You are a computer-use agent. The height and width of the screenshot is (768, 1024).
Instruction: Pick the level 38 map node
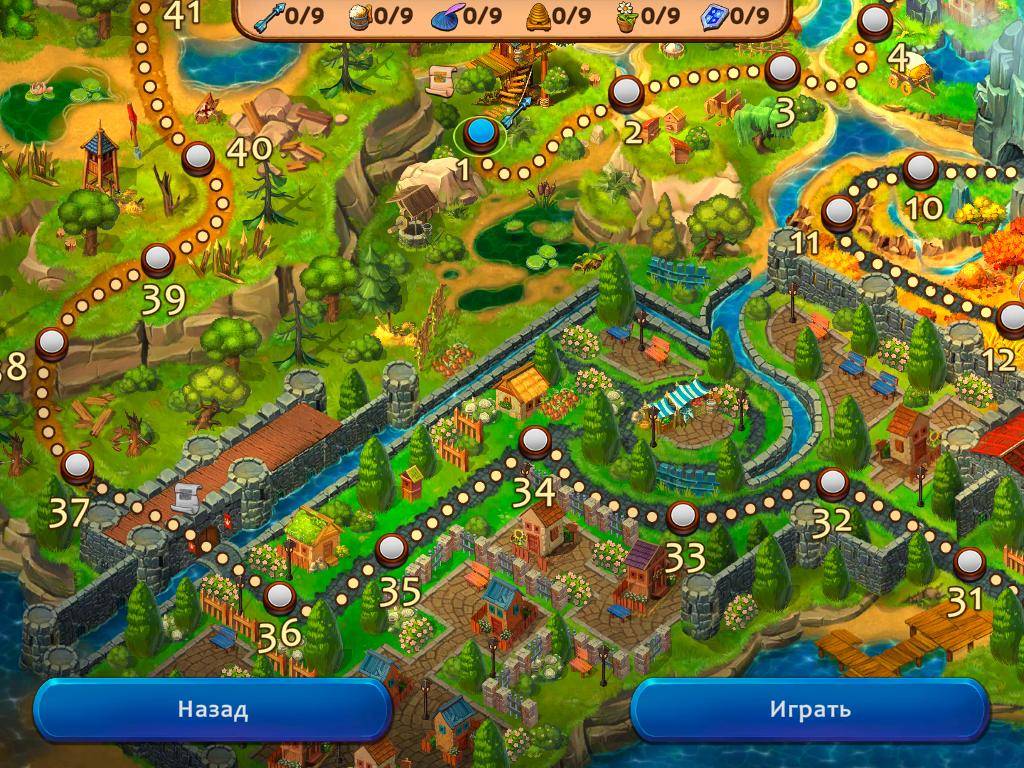click(51, 344)
